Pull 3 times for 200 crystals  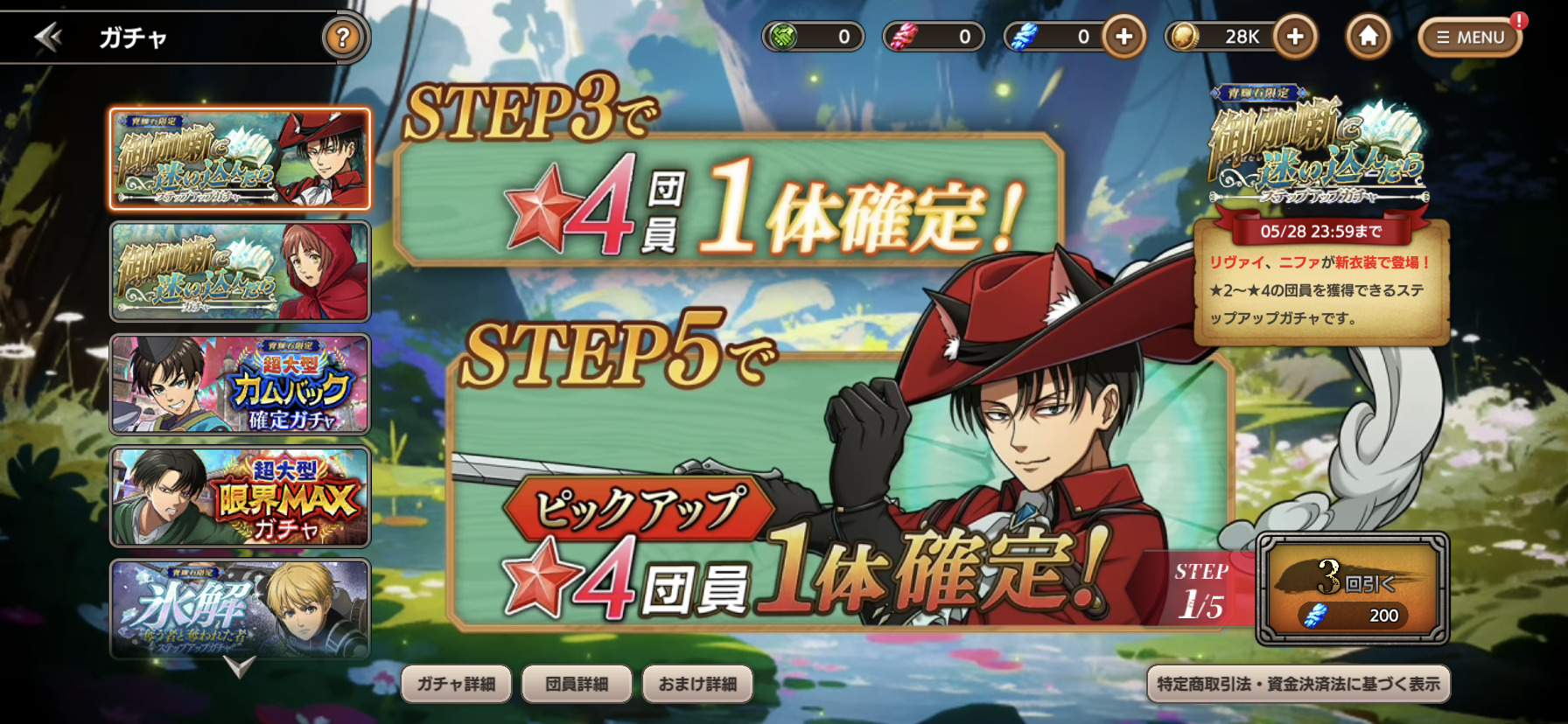pyautogui.click(x=1353, y=589)
